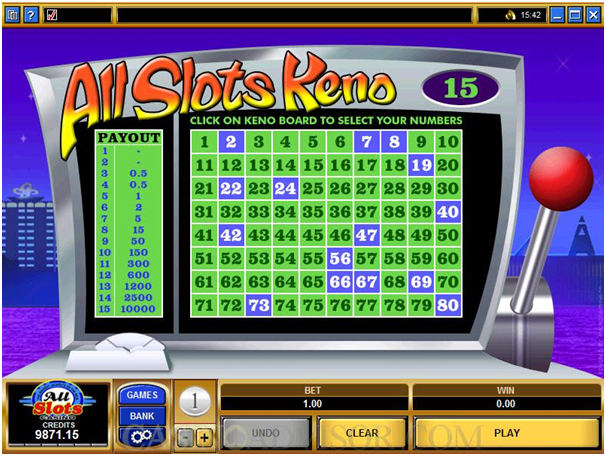Open the GAMES menu
The width and height of the screenshot is (606, 456).
(x=143, y=395)
